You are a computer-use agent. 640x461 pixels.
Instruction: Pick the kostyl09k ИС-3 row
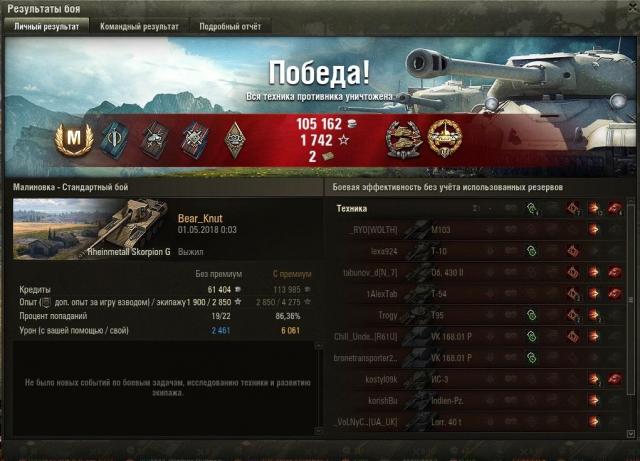click(480, 379)
